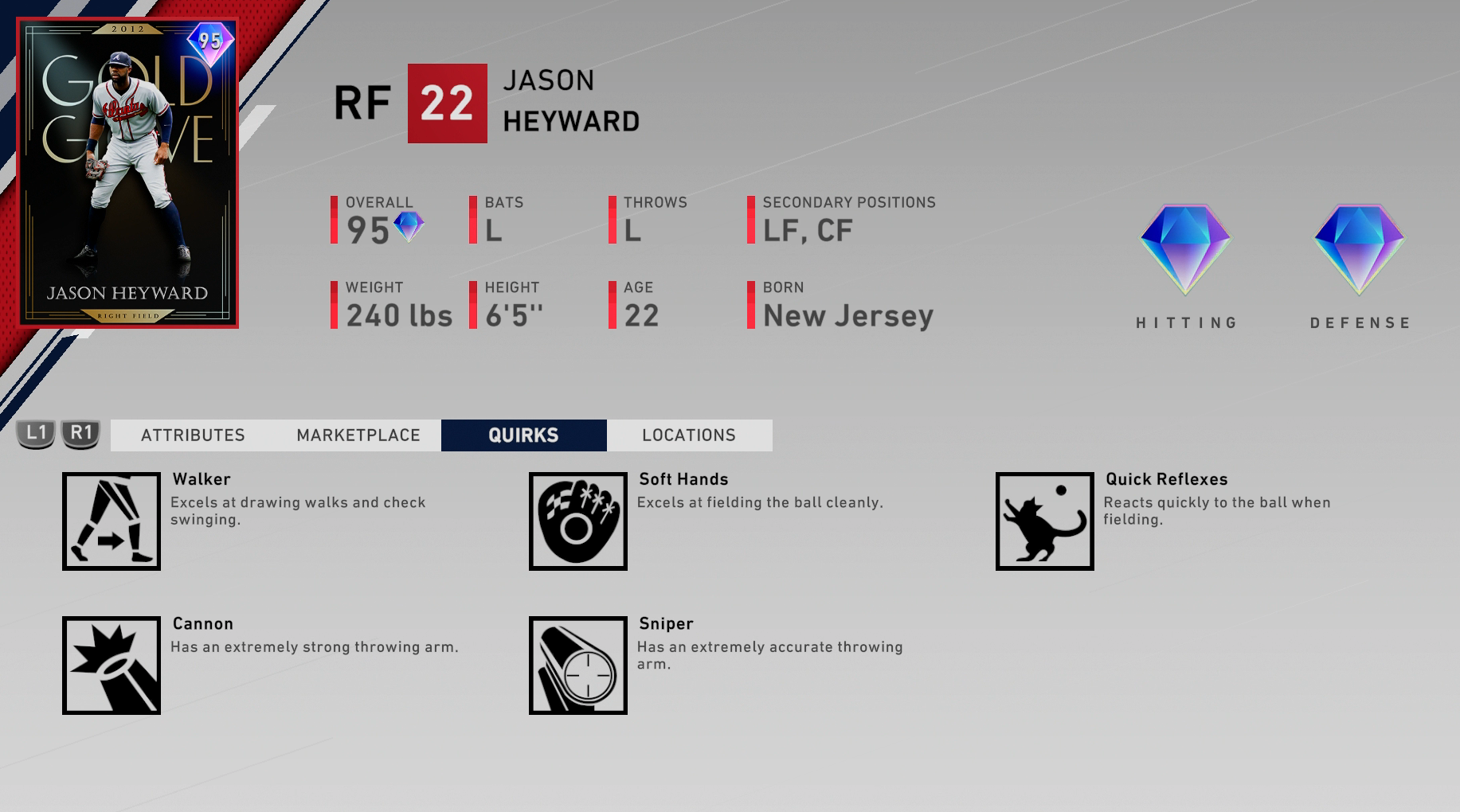Select the Walker quirk icon
This screenshot has height=812, width=1460.
click(x=112, y=521)
